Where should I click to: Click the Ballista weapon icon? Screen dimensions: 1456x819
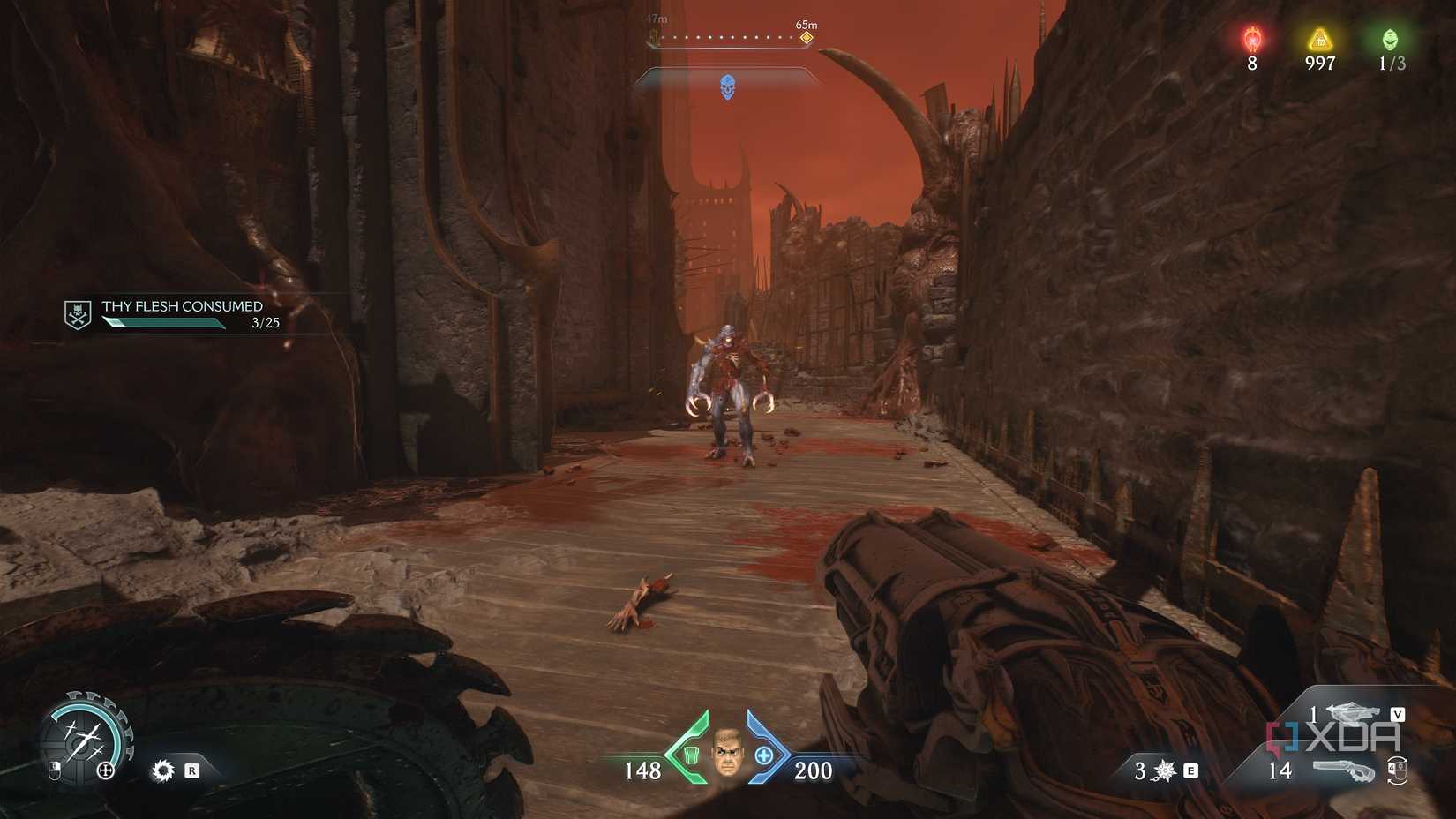point(1352,712)
